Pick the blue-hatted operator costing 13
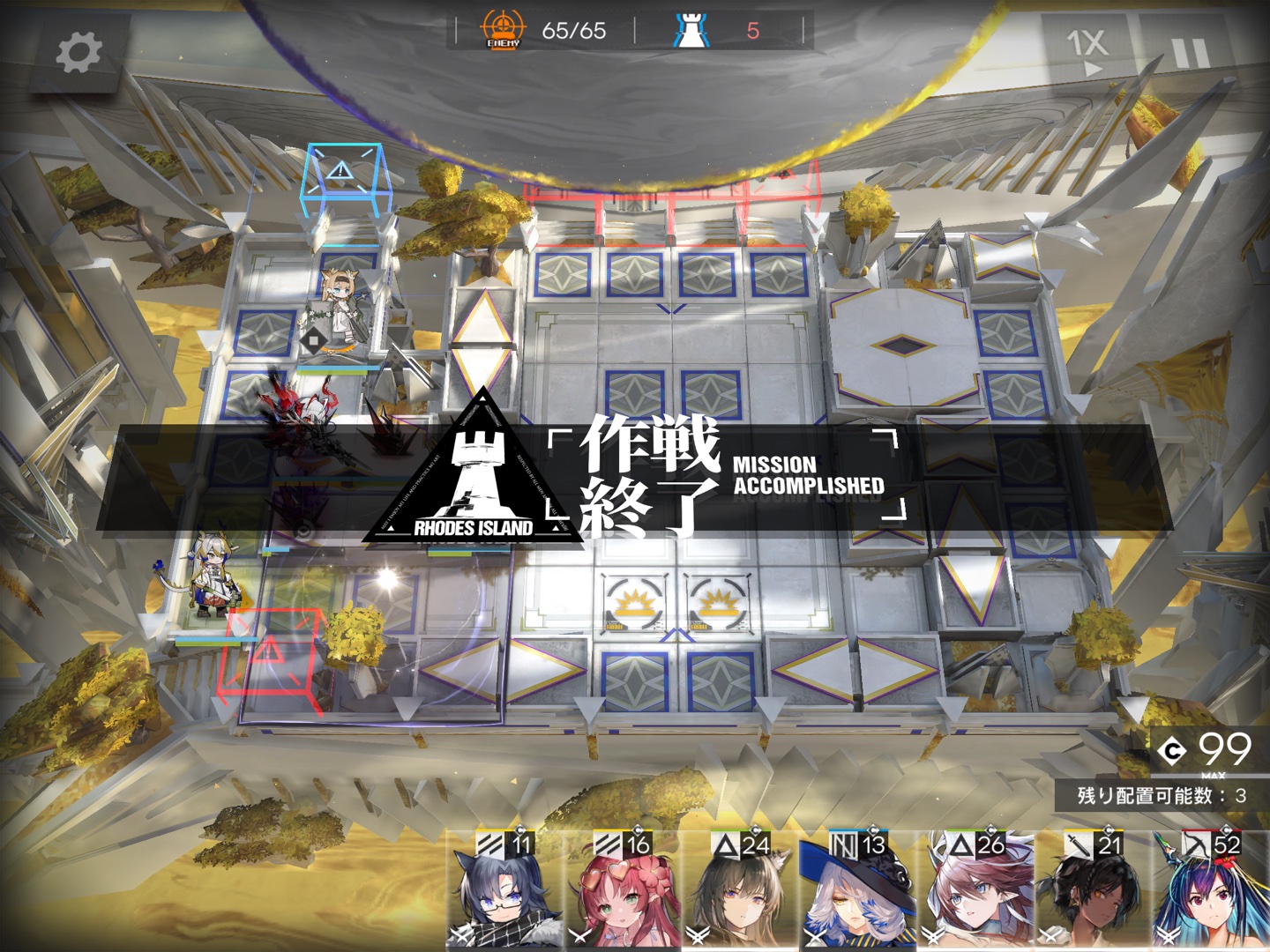The width and height of the screenshot is (1270, 952). pos(857,890)
